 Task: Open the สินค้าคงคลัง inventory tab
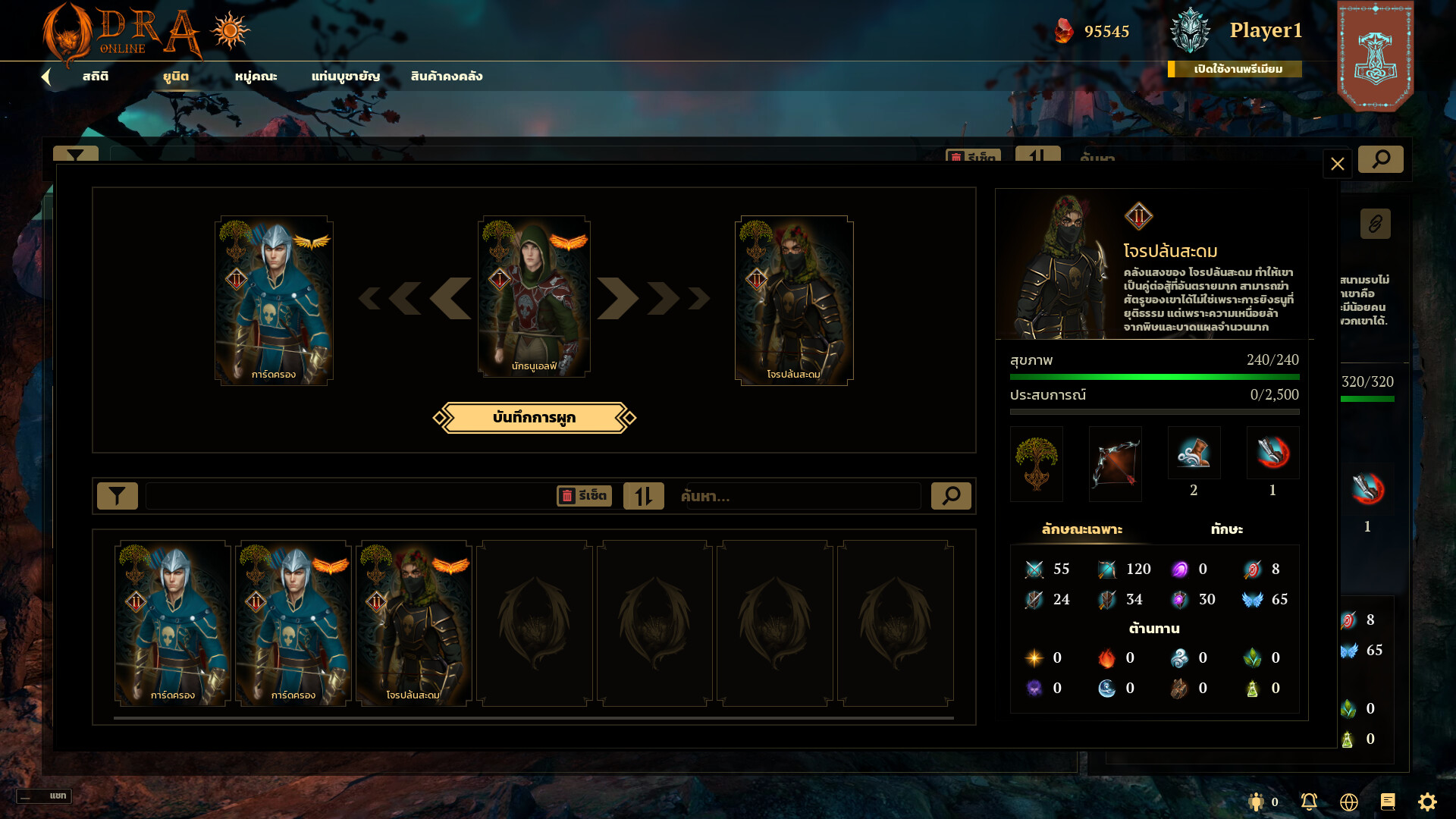click(x=446, y=77)
